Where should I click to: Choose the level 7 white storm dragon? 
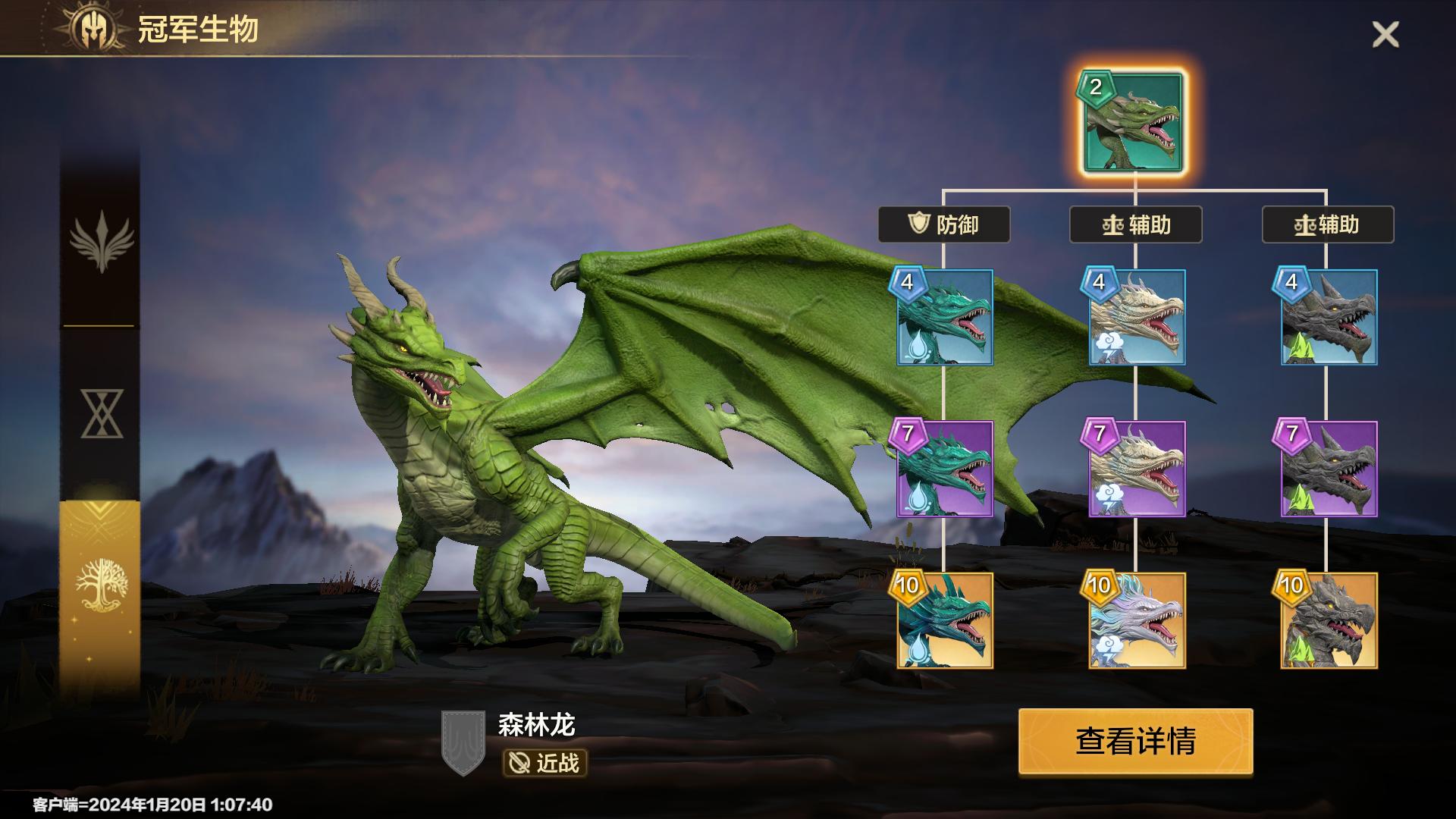(x=1137, y=469)
